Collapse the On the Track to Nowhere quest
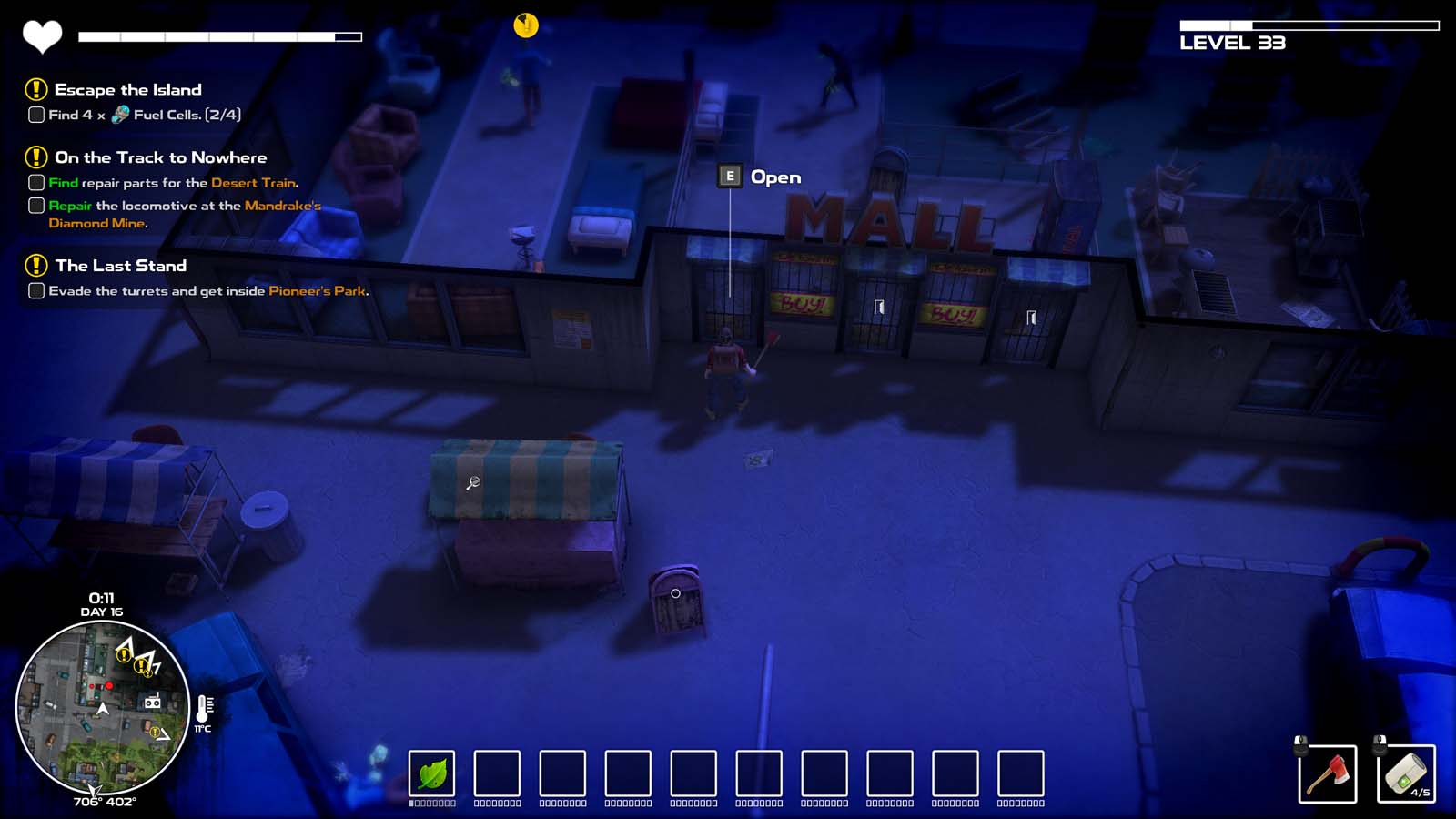This screenshot has height=819, width=1456. (x=35, y=157)
